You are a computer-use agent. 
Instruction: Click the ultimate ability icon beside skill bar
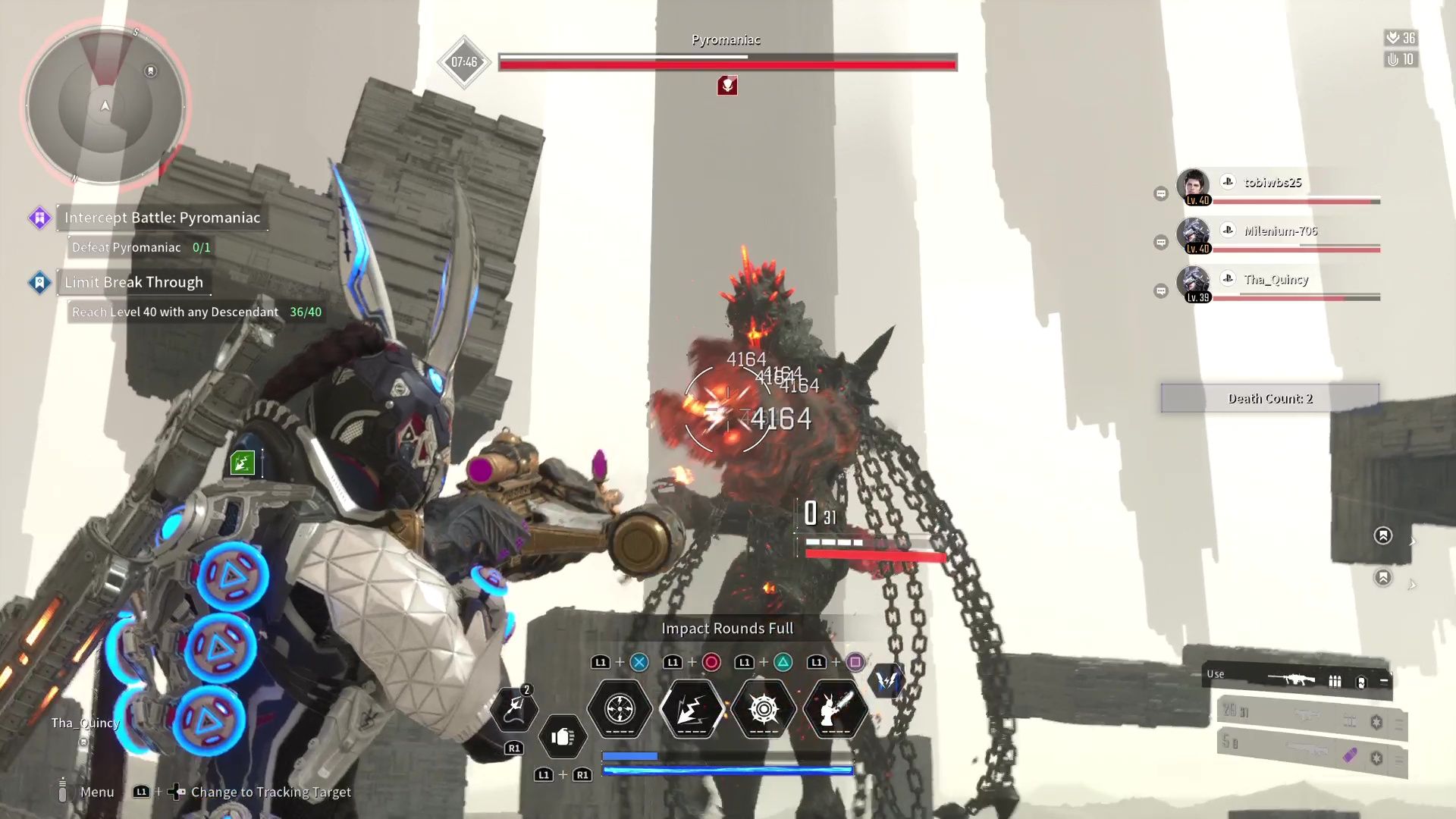point(886,681)
